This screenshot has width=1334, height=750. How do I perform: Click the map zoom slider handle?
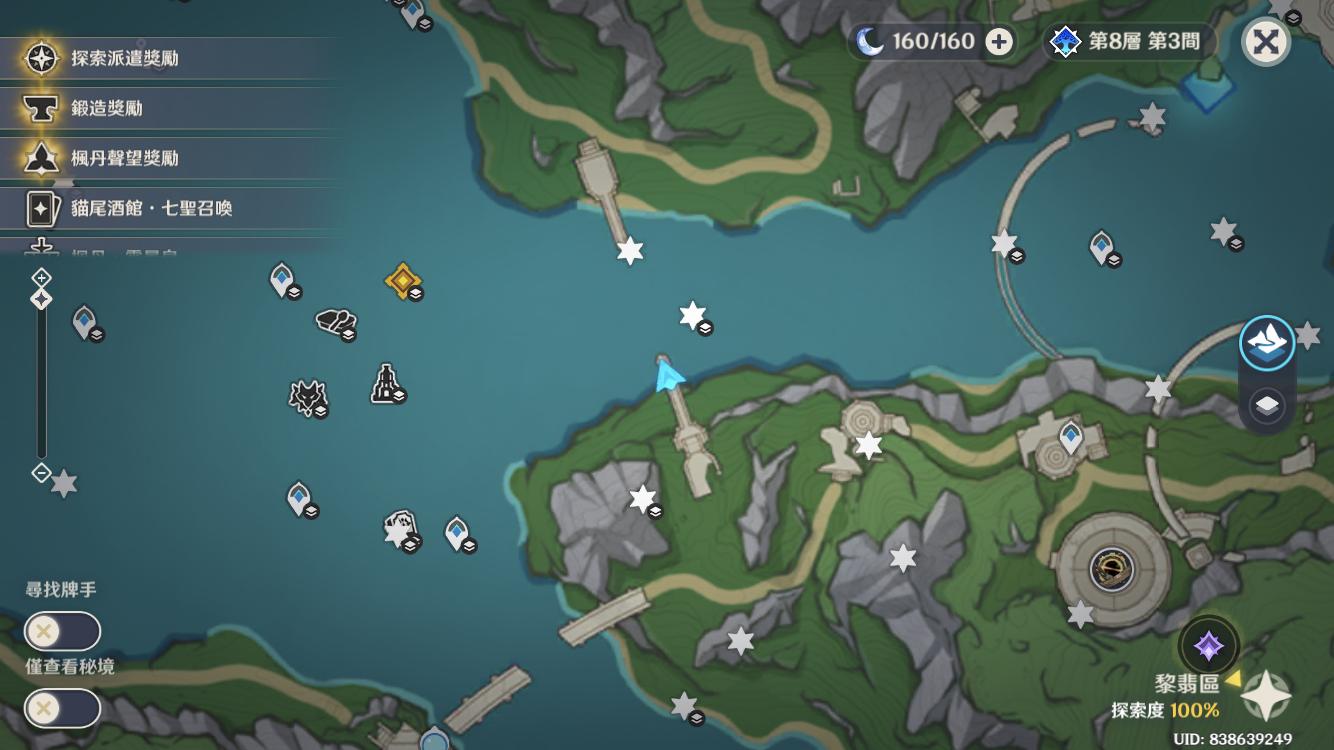41,299
